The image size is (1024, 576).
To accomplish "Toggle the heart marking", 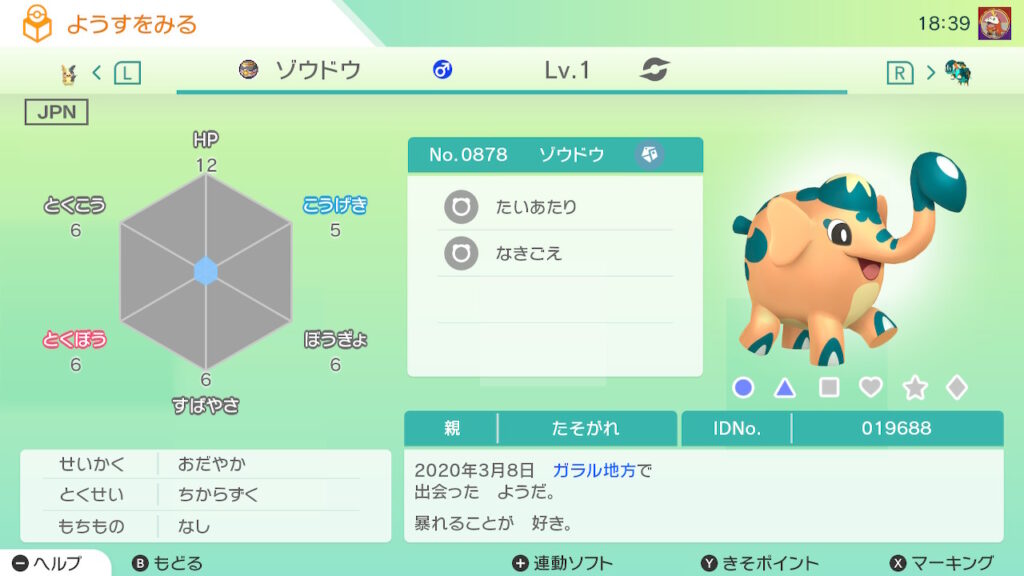I will 871,387.
